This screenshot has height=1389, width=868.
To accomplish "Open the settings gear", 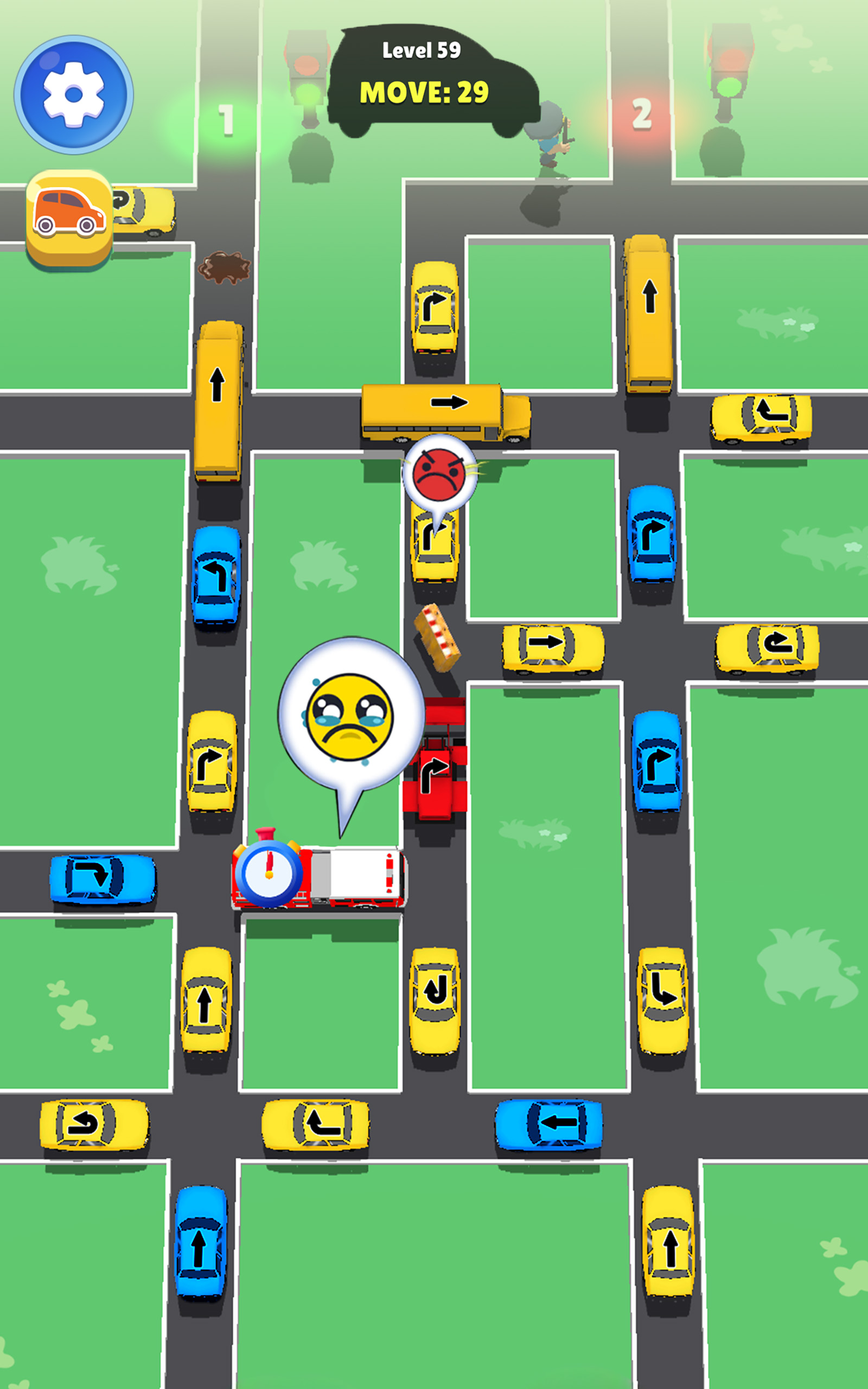I will point(73,95).
